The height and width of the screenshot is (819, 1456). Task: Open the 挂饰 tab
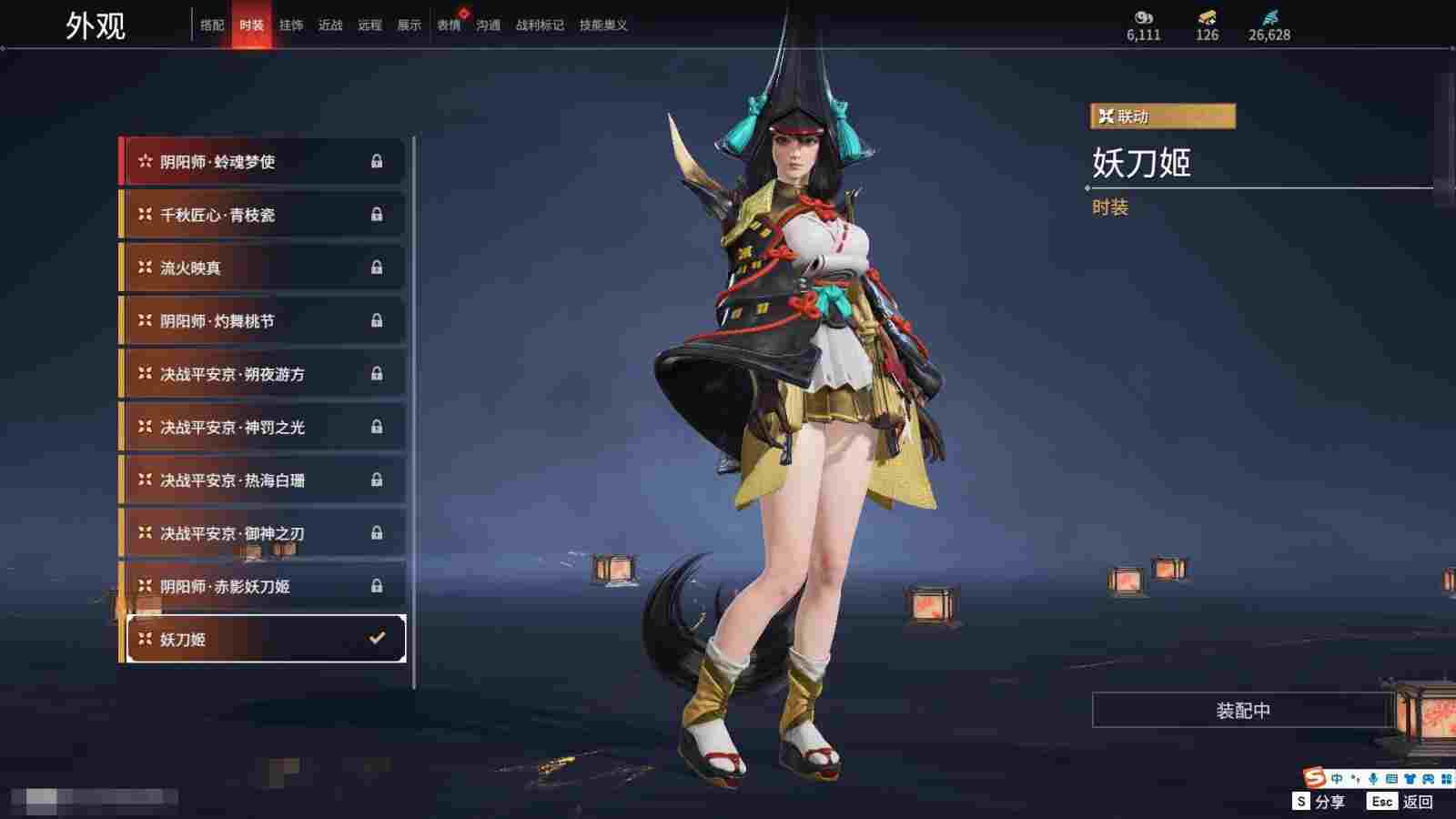pos(291,25)
